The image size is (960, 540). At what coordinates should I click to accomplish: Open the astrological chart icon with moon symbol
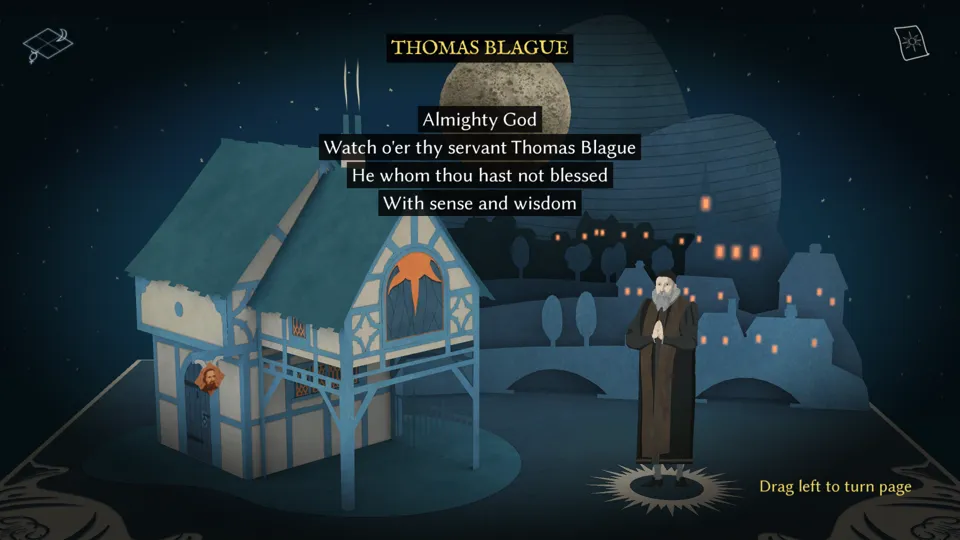[50, 45]
